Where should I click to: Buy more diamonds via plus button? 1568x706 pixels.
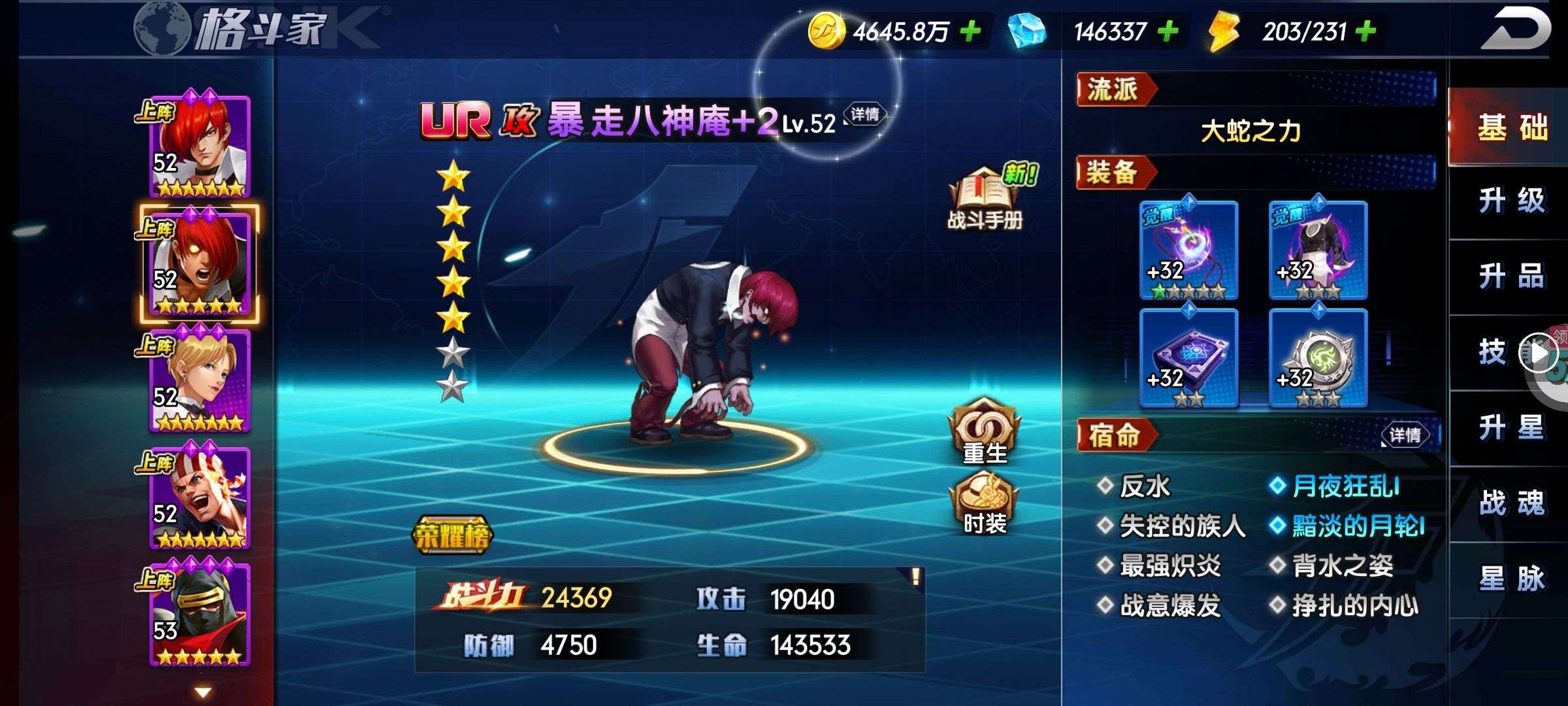pyautogui.click(x=1168, y=31)
